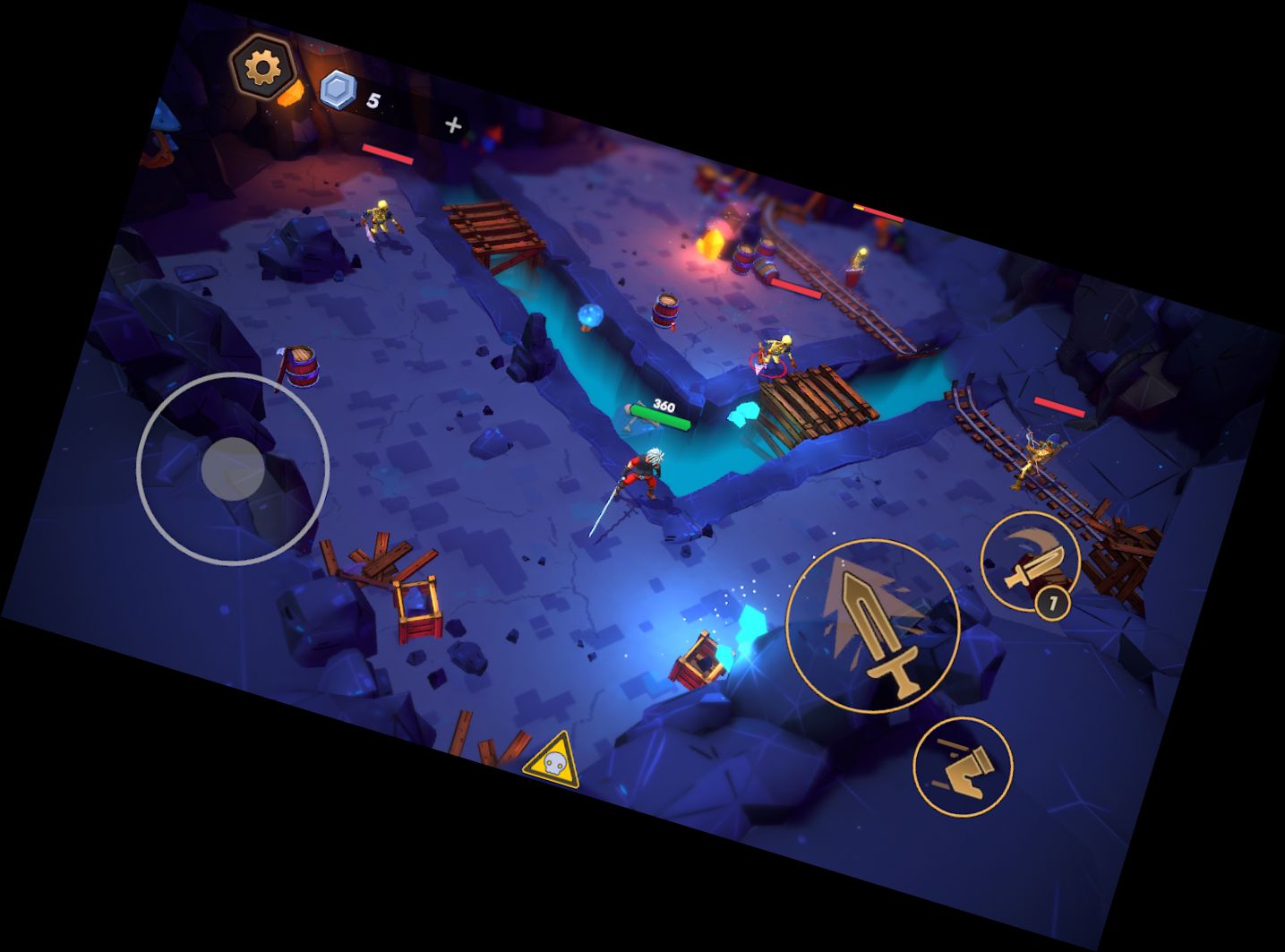Open the gear settings menu
Screen dimensions: 1285x952
(262, 67)
